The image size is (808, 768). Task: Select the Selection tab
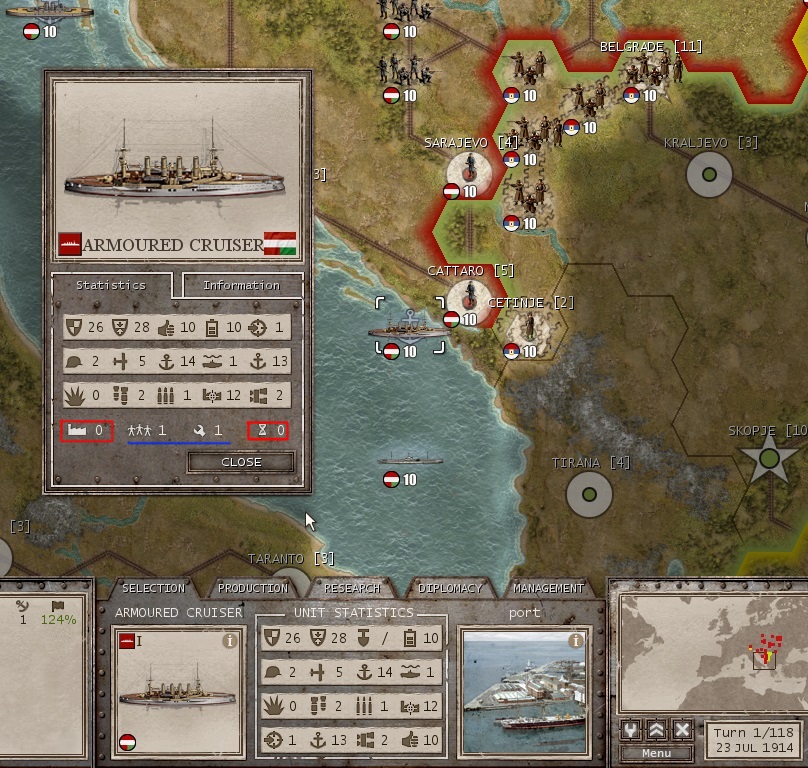click(x=153, y=588)
